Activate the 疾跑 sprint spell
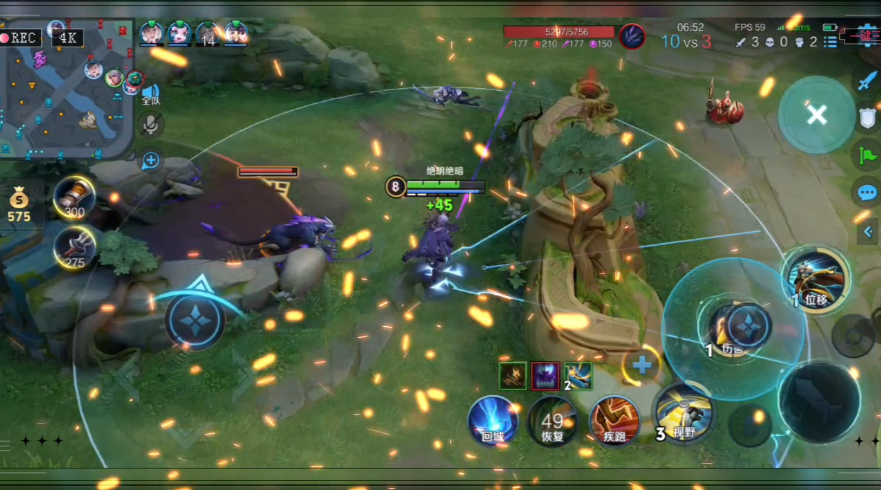The width and height of the screenshot is (881, 490). click(613, 418)
